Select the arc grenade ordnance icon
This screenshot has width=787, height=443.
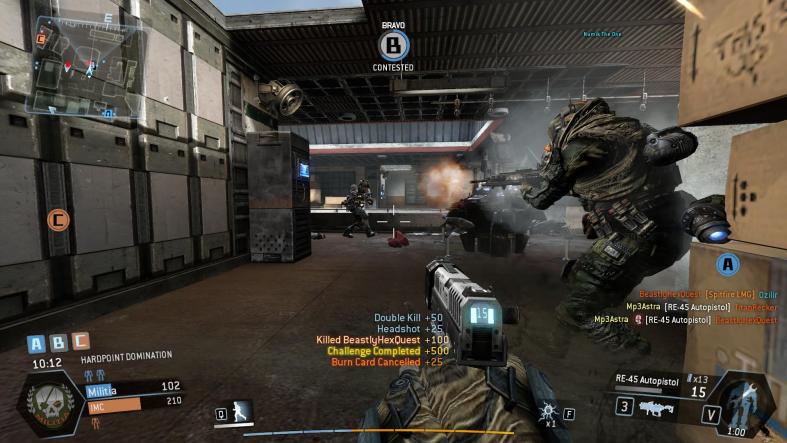coord(548,410)
